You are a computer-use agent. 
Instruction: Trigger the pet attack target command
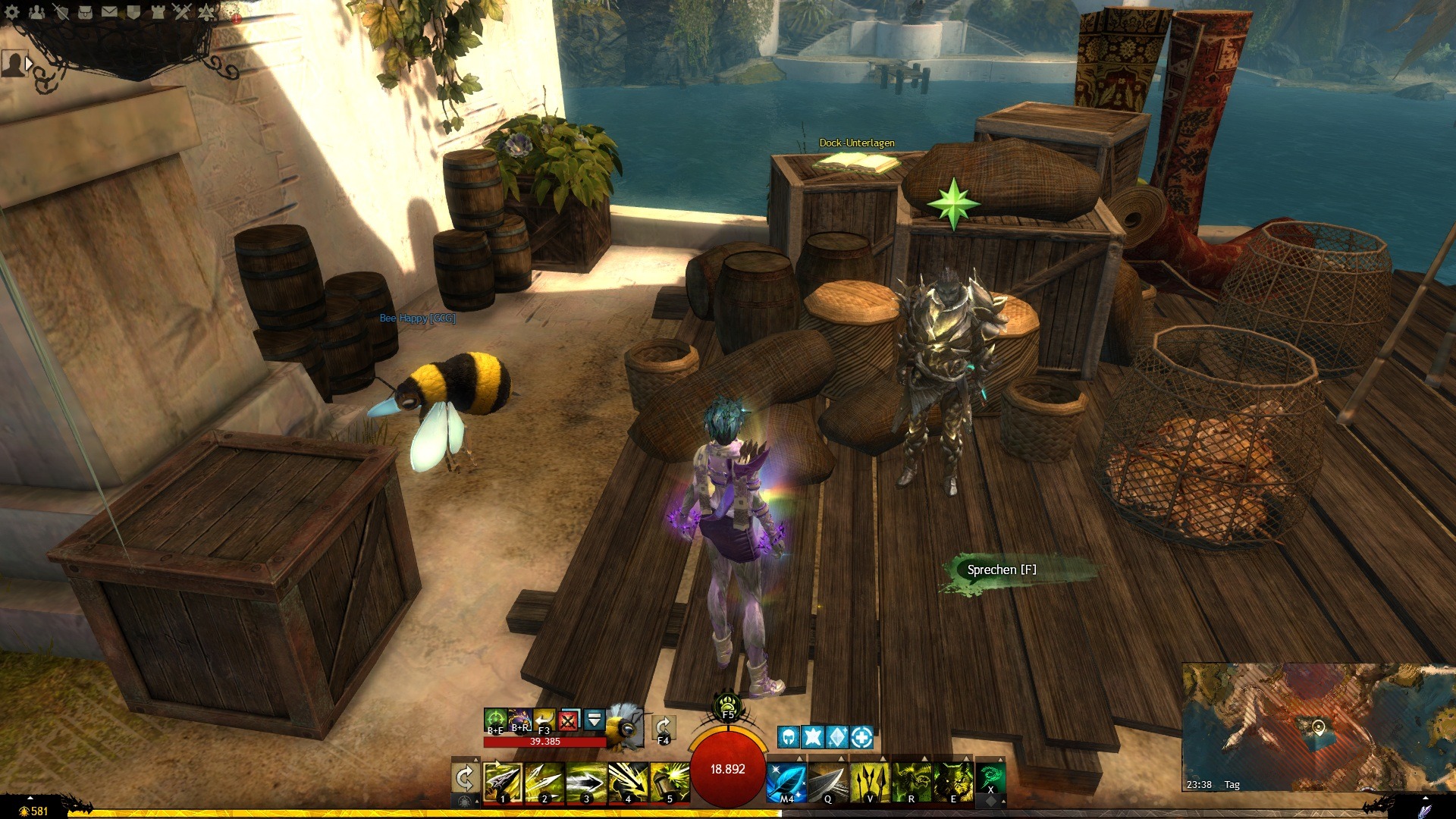[x=495, y=718]
